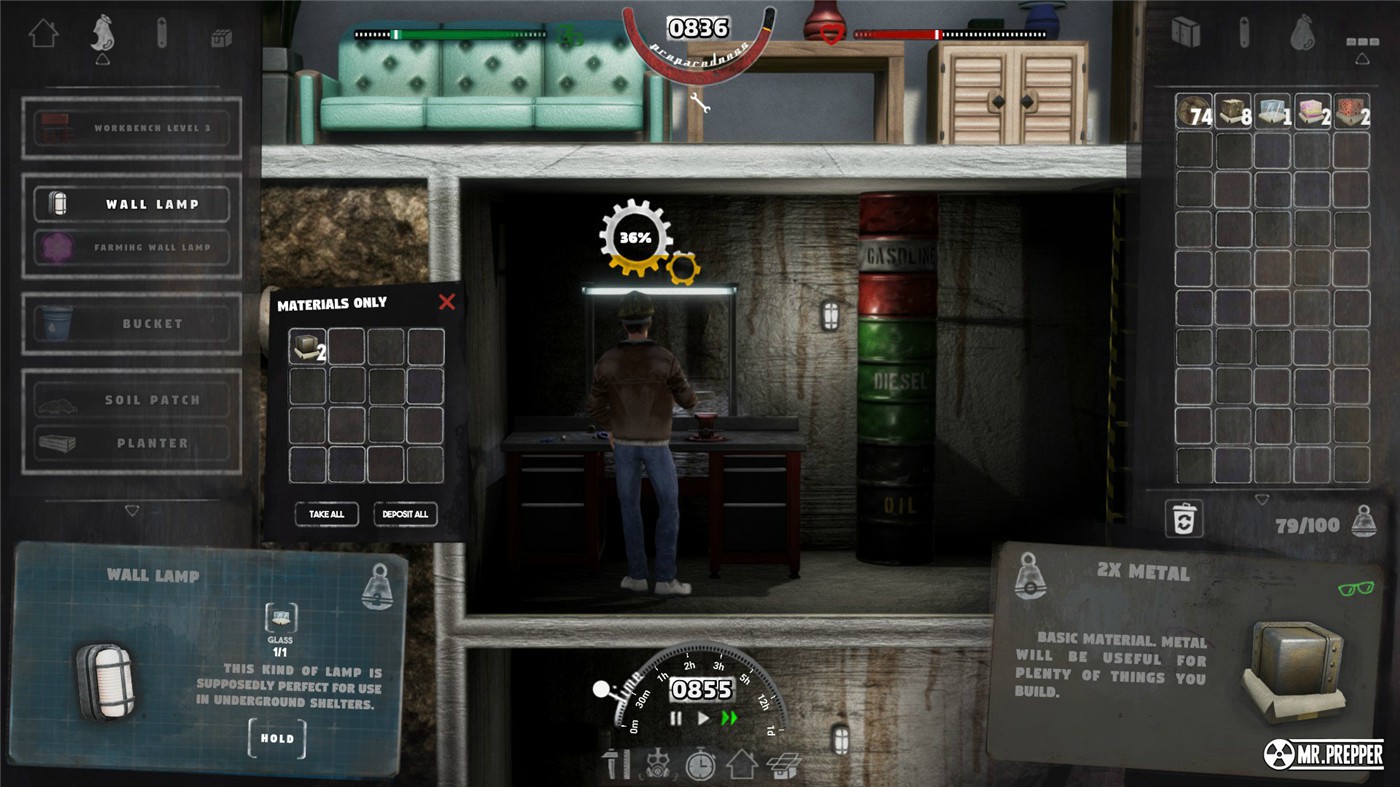Select the stopwatch icon near bottom toolbar
1400x787 pixels.
(700, 764)
